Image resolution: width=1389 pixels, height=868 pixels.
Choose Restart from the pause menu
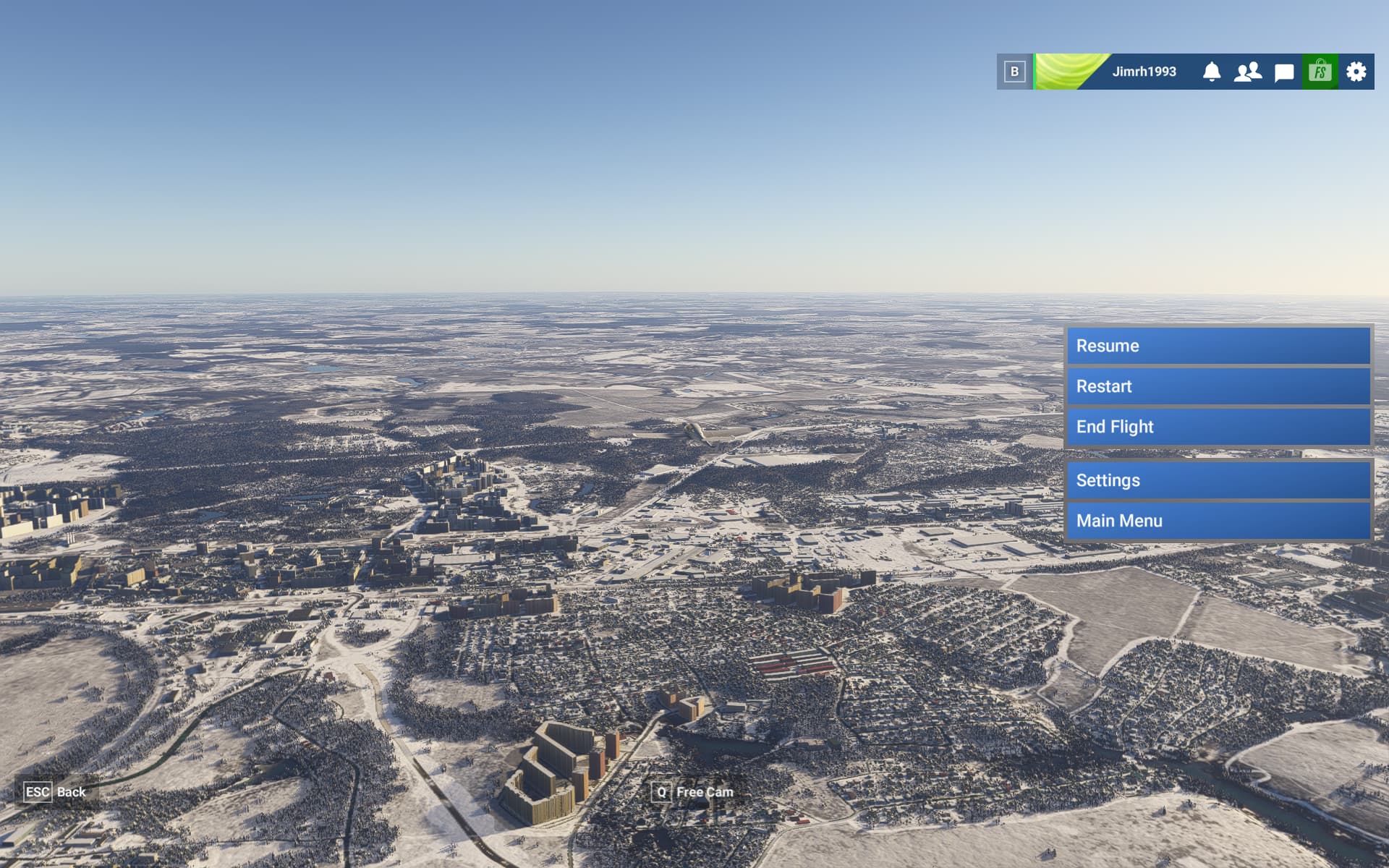pos(1218,386)
